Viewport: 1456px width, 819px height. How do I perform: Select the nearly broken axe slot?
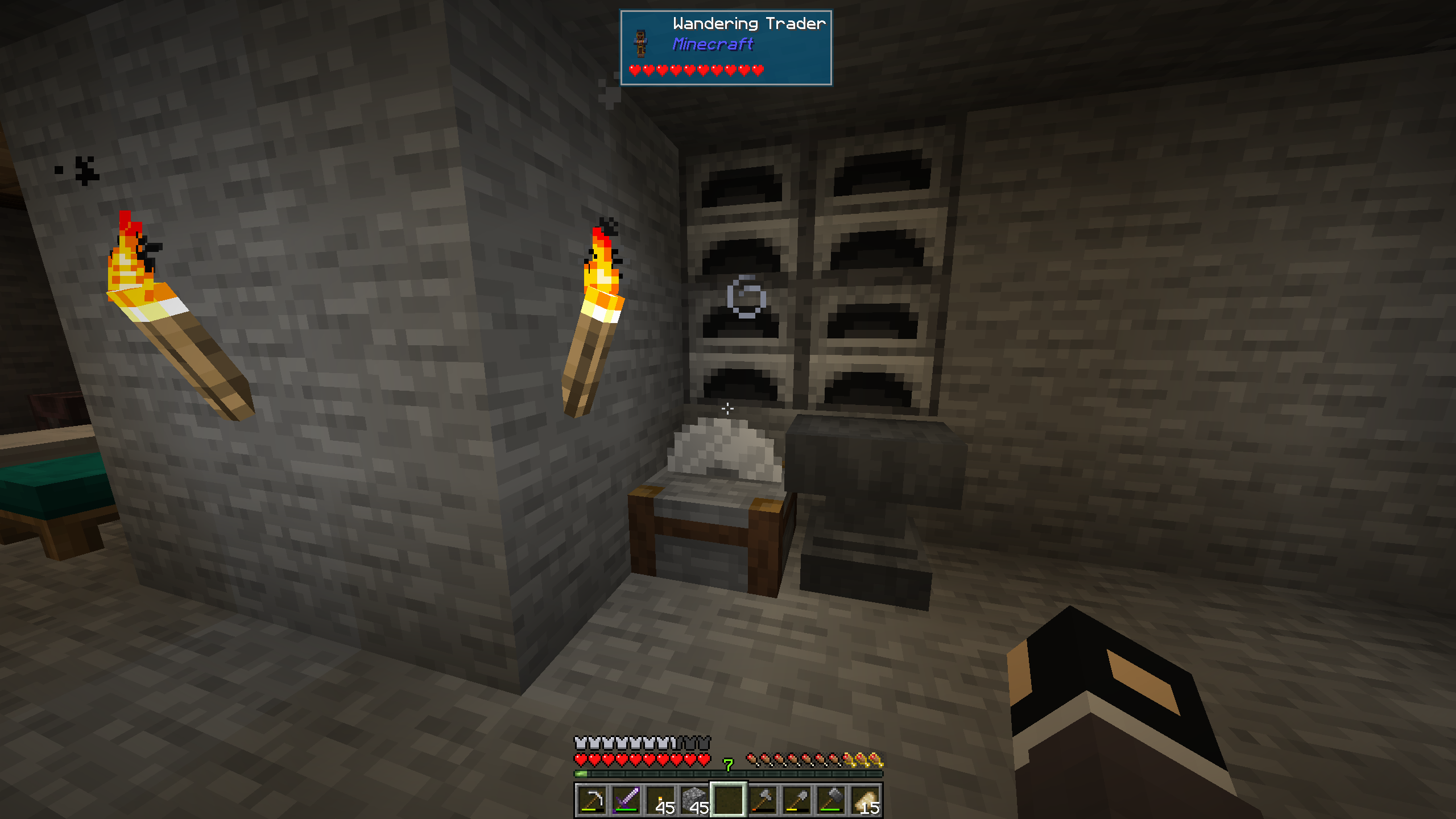pos(763,800)
